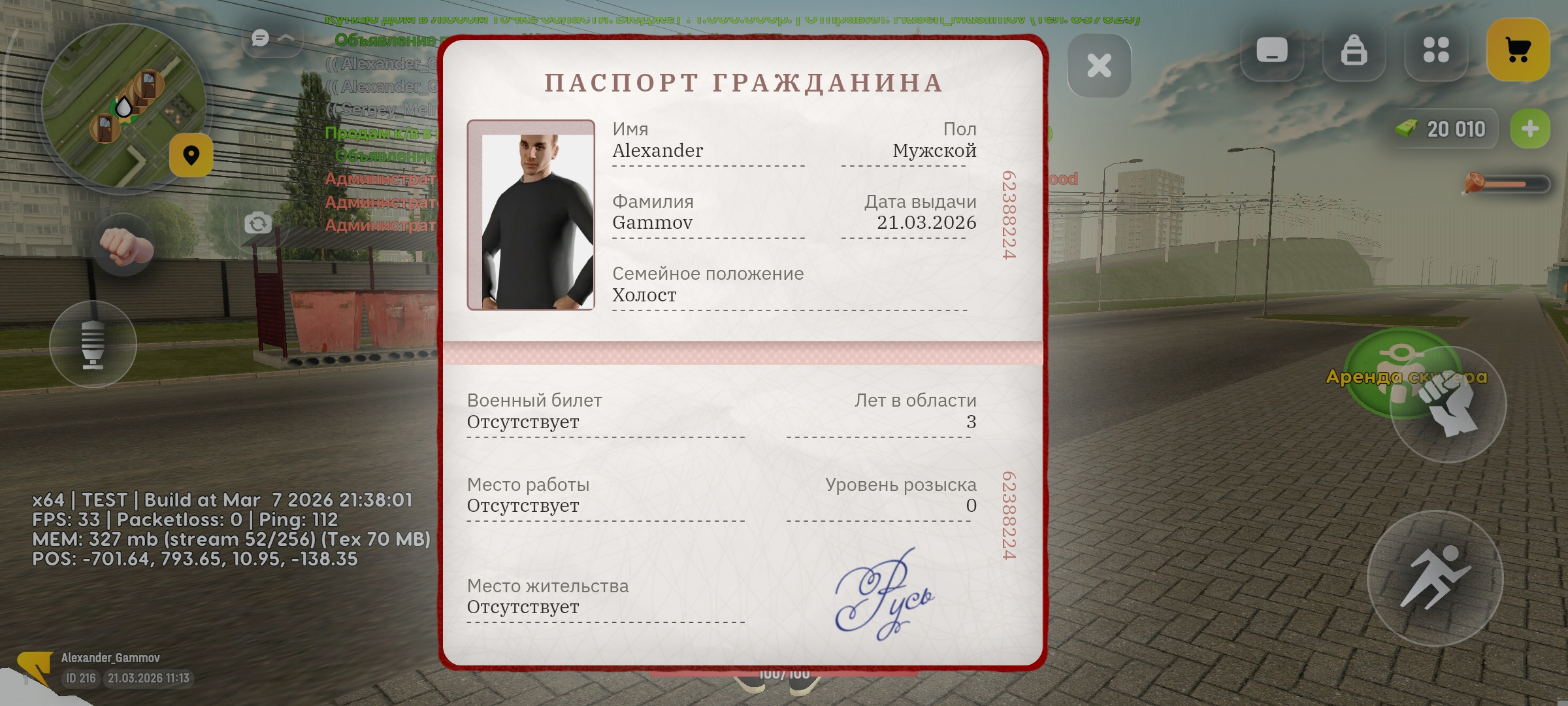Open the yellow shopping cart store
This screenshot has height=706, width=1568.
[1518, 49]
